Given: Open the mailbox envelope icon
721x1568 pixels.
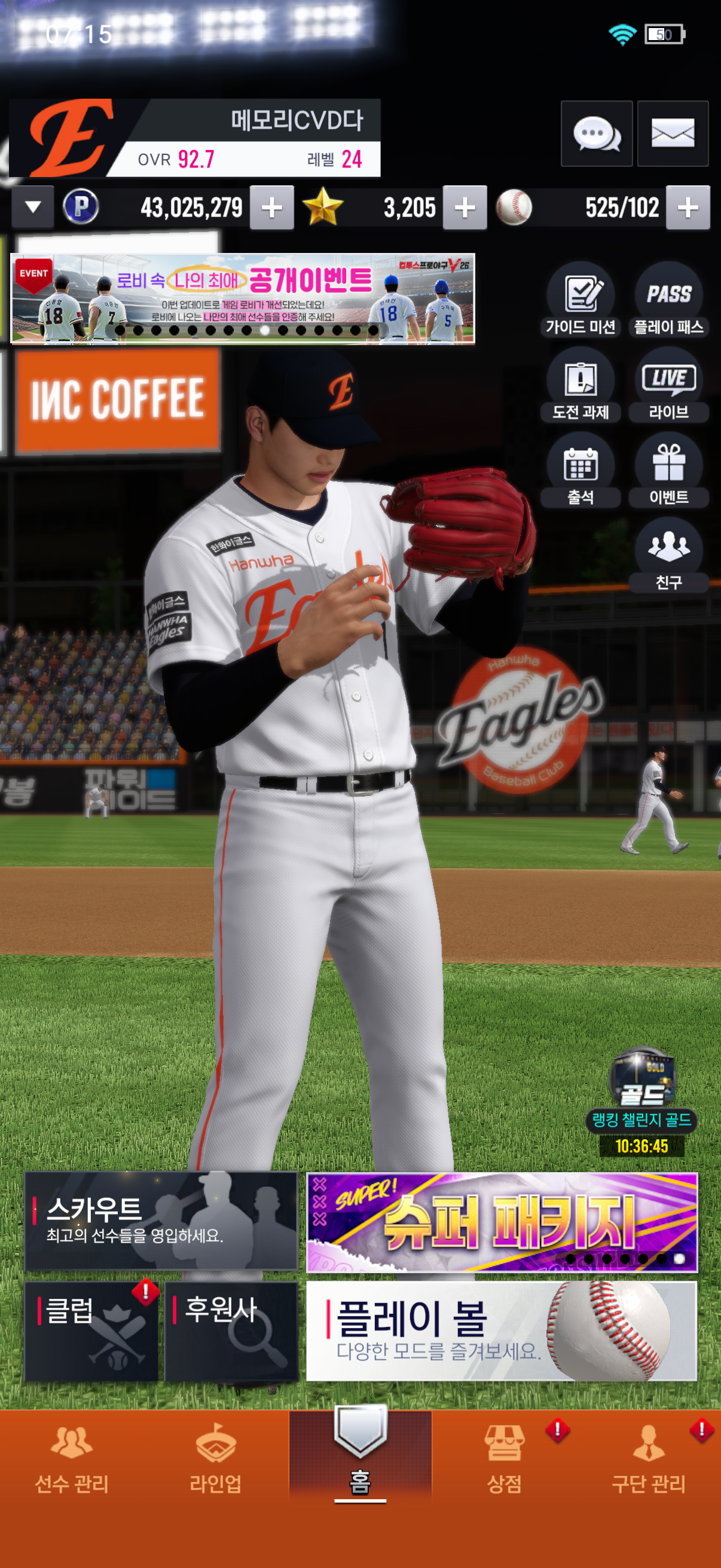Looking at the screenshot, I should [673, 133].
